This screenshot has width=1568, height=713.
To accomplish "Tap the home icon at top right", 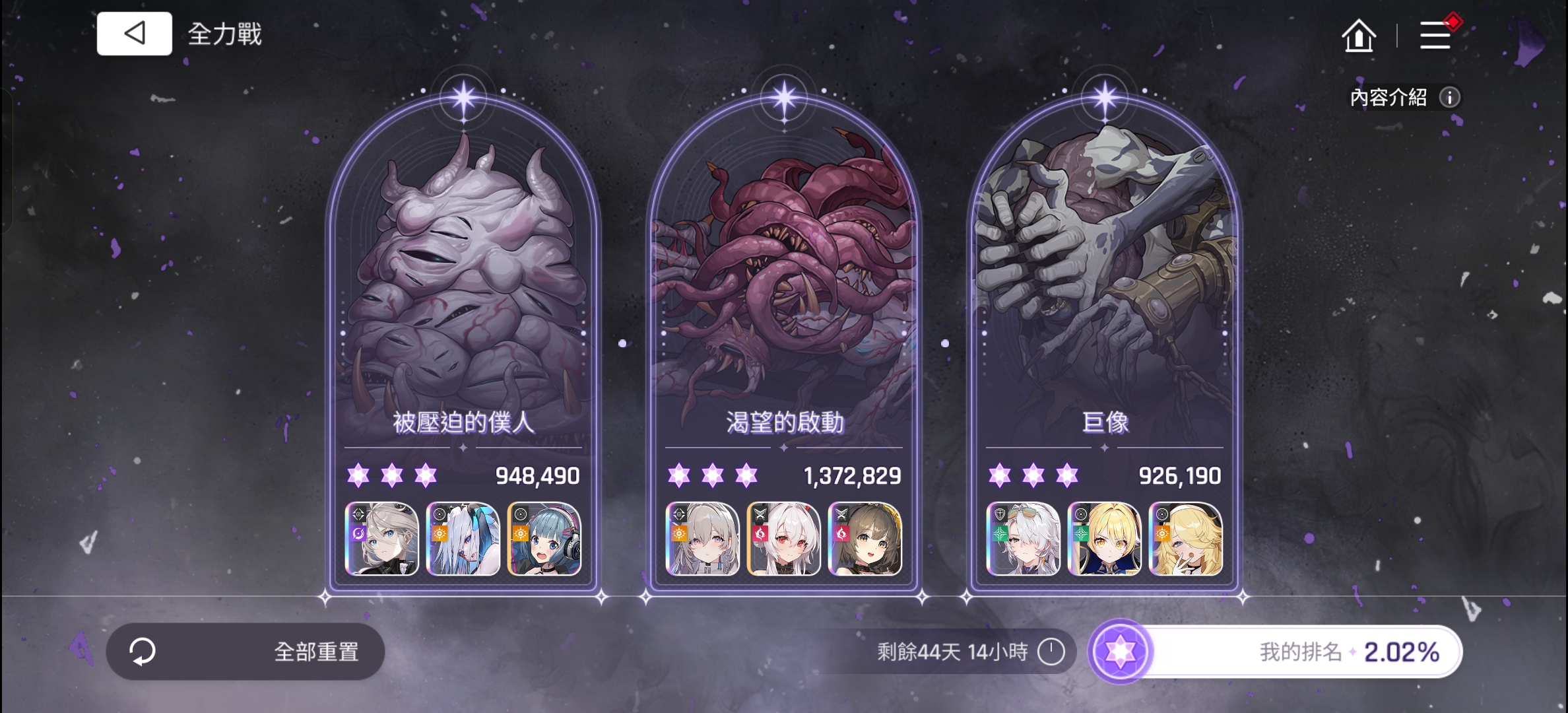I will [1359, 37].
